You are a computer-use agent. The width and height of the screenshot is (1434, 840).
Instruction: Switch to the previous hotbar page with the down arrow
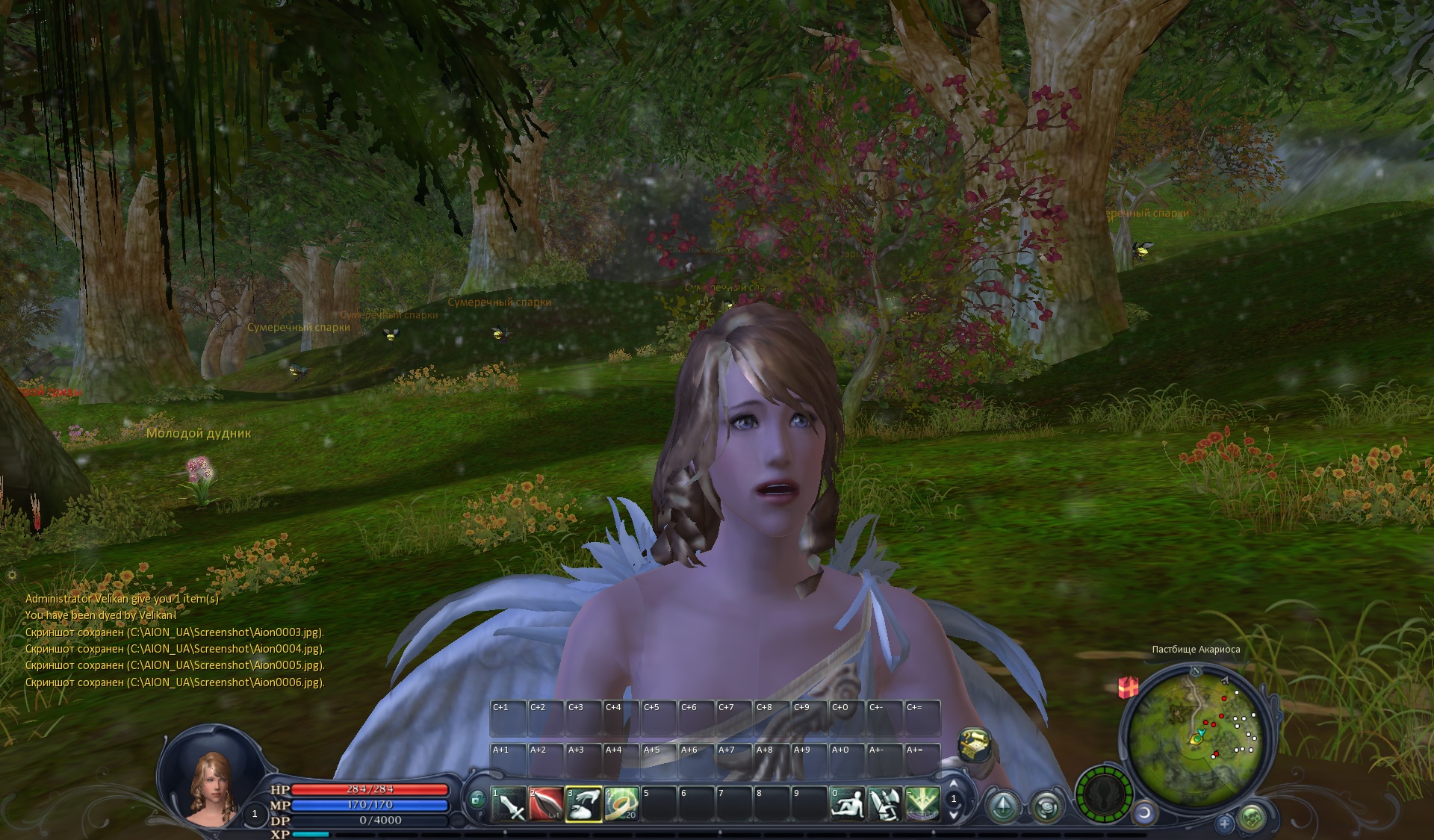(x=954, y=815)
